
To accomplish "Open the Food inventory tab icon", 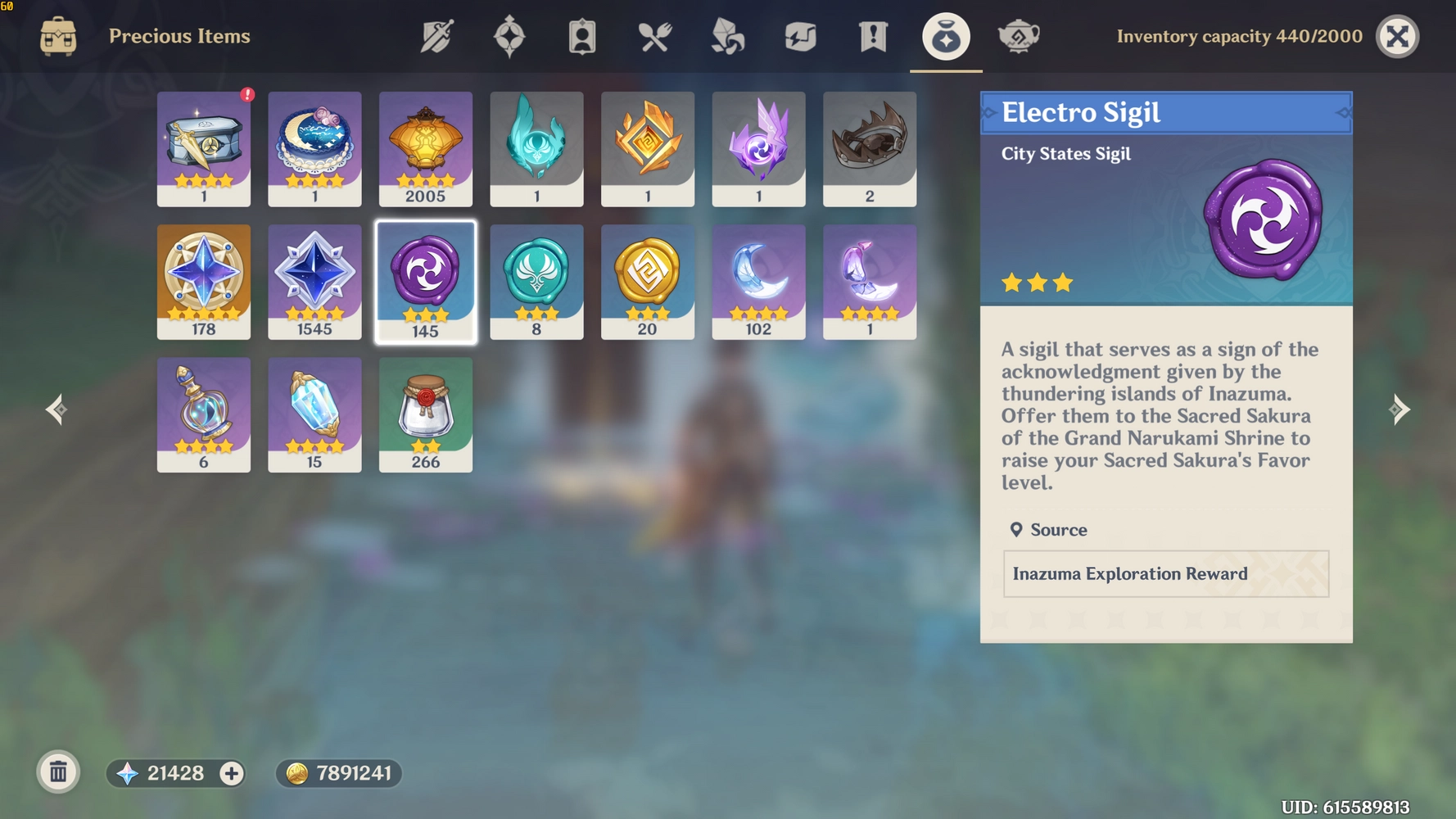I will tap(653, 36).
